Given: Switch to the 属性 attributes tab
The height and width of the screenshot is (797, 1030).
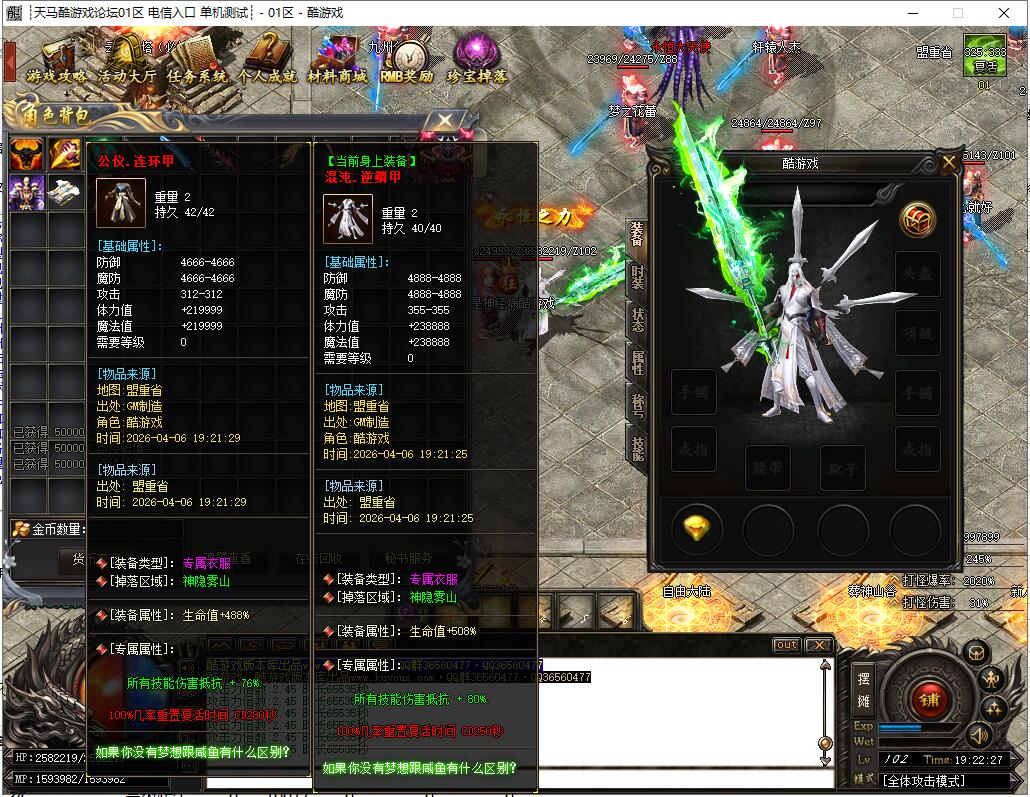Looking at the screenshot, I should (637, 362).
